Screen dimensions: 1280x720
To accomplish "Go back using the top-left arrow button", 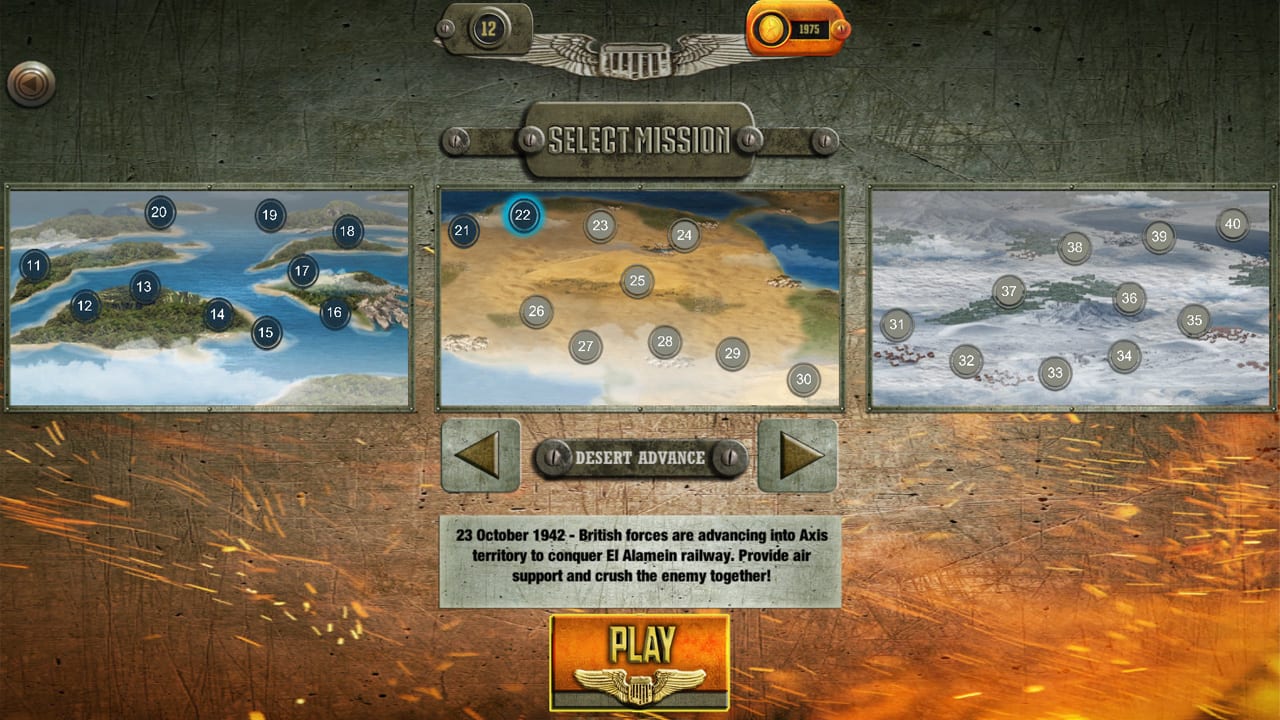I will (32, 84).
